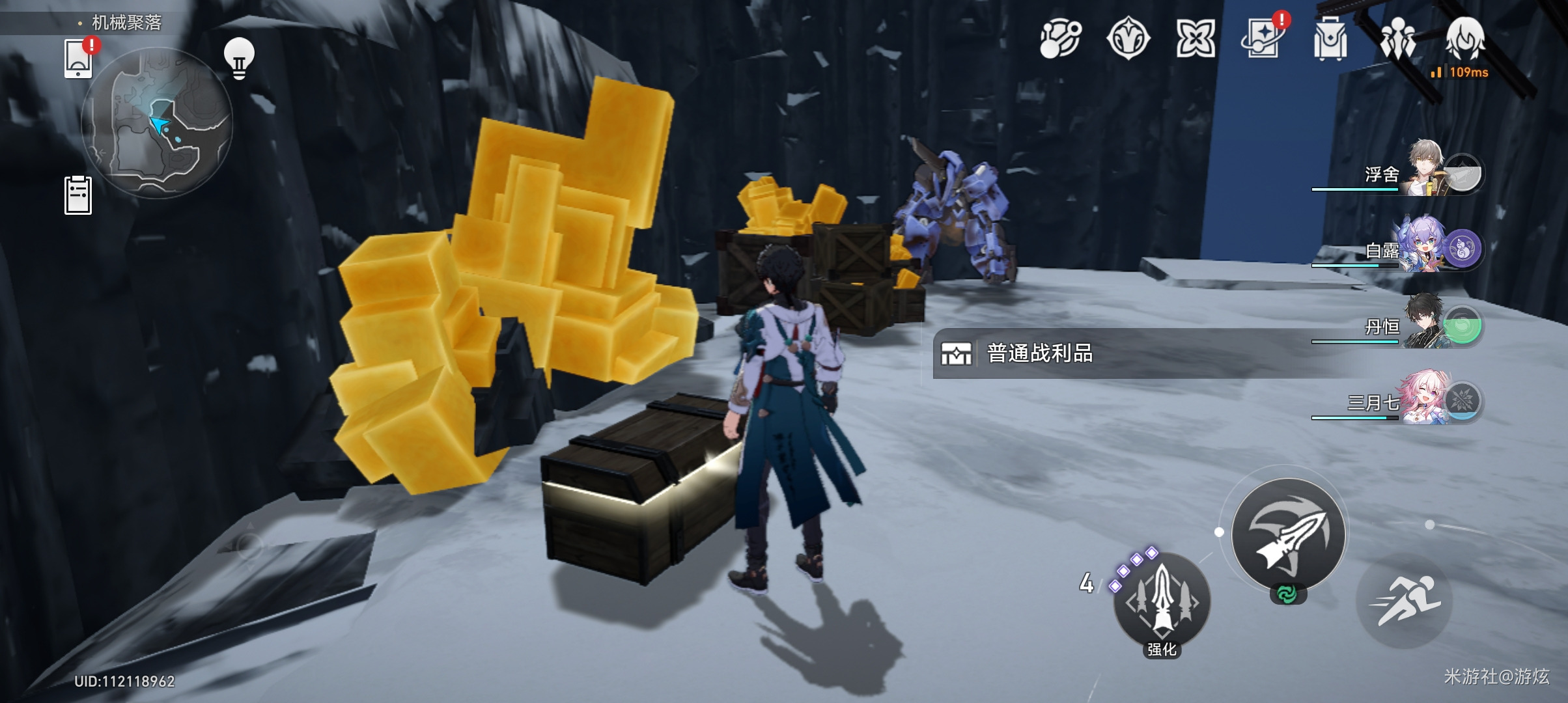Open the suitcase inventory icon
This screenshot has width=1568, height=703.
point(1330,39)
